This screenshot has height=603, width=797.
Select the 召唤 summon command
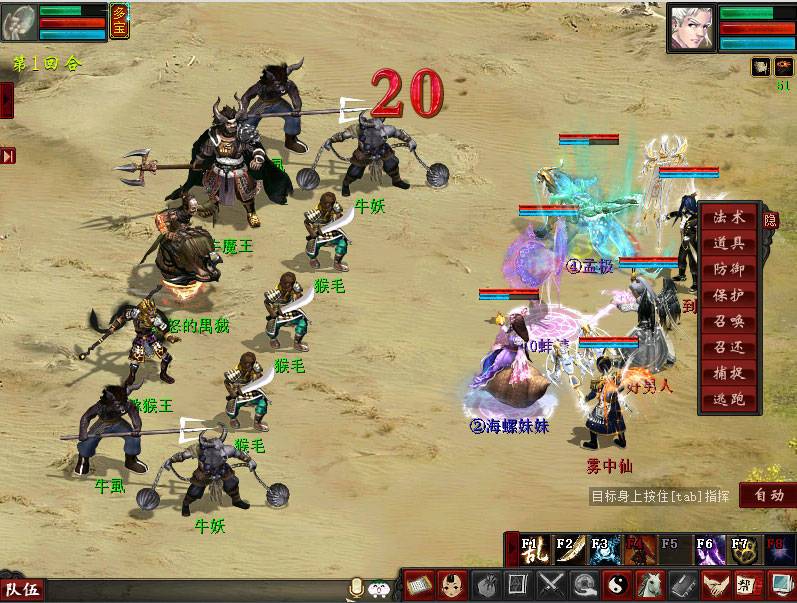tap(728, 322)
